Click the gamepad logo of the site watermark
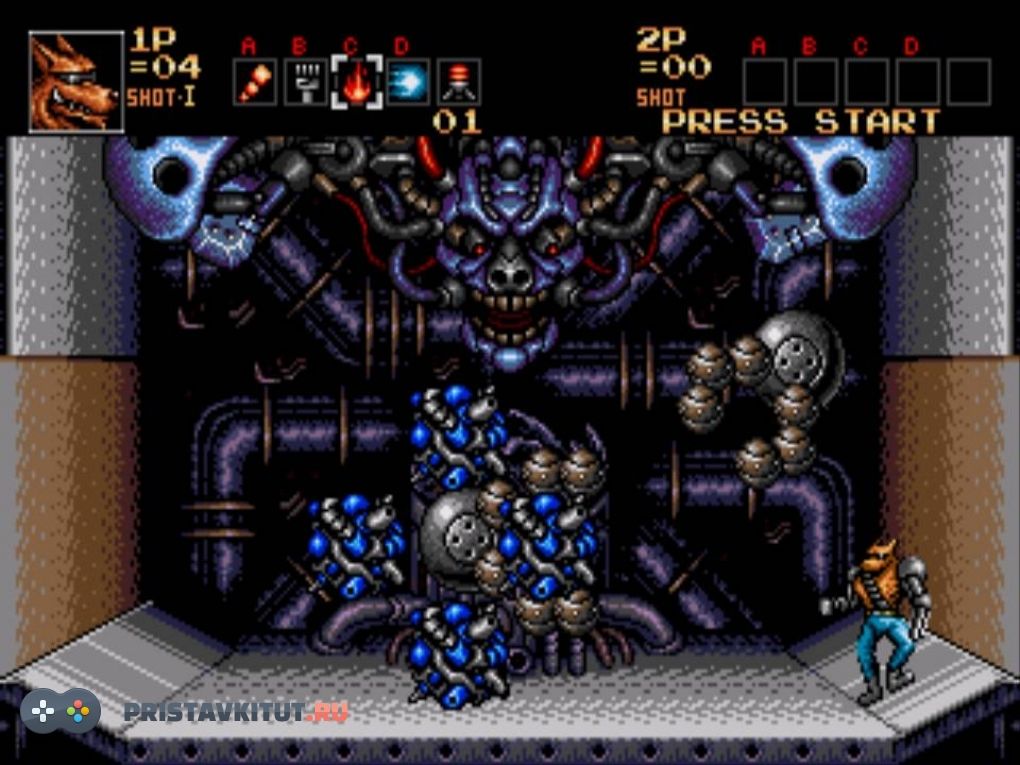Image resolution: width=1020 pixels, height=765 pixels. [x=60, y=711]
